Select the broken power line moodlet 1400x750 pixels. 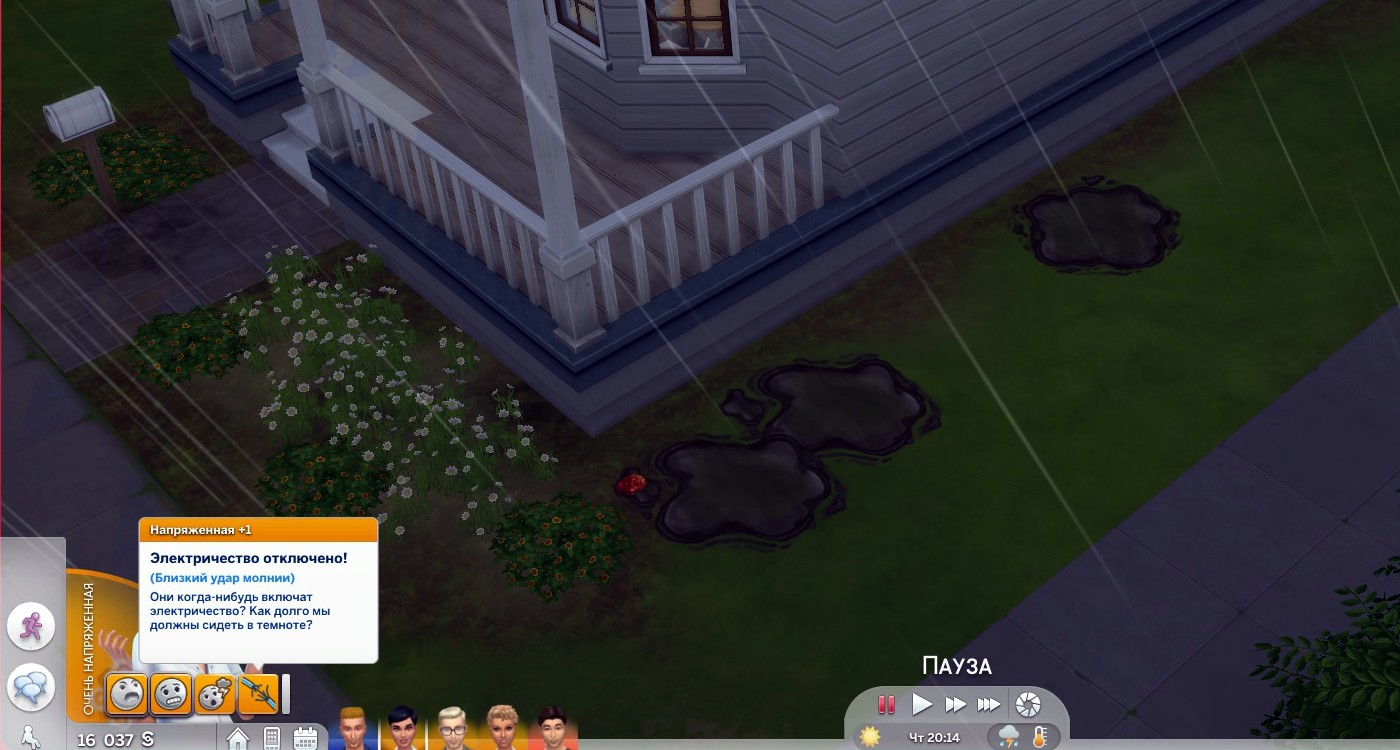258,693
